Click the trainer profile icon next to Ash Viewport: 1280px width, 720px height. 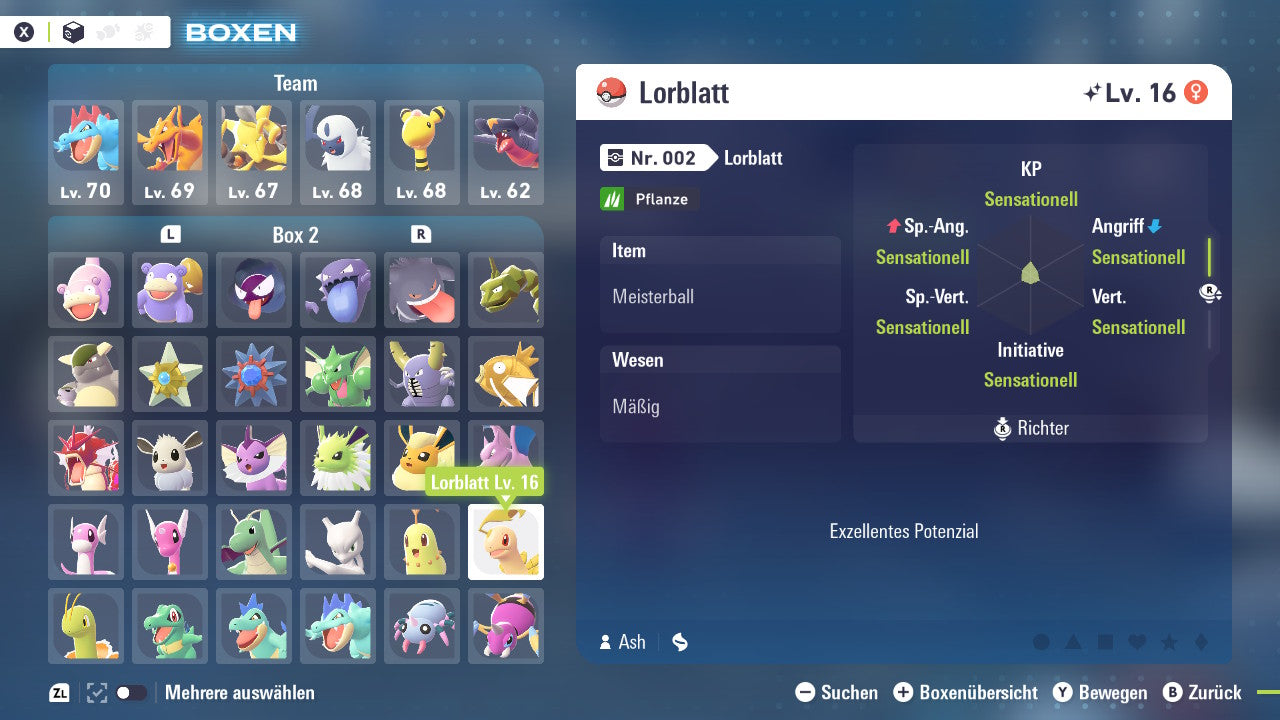pos(605,642)
